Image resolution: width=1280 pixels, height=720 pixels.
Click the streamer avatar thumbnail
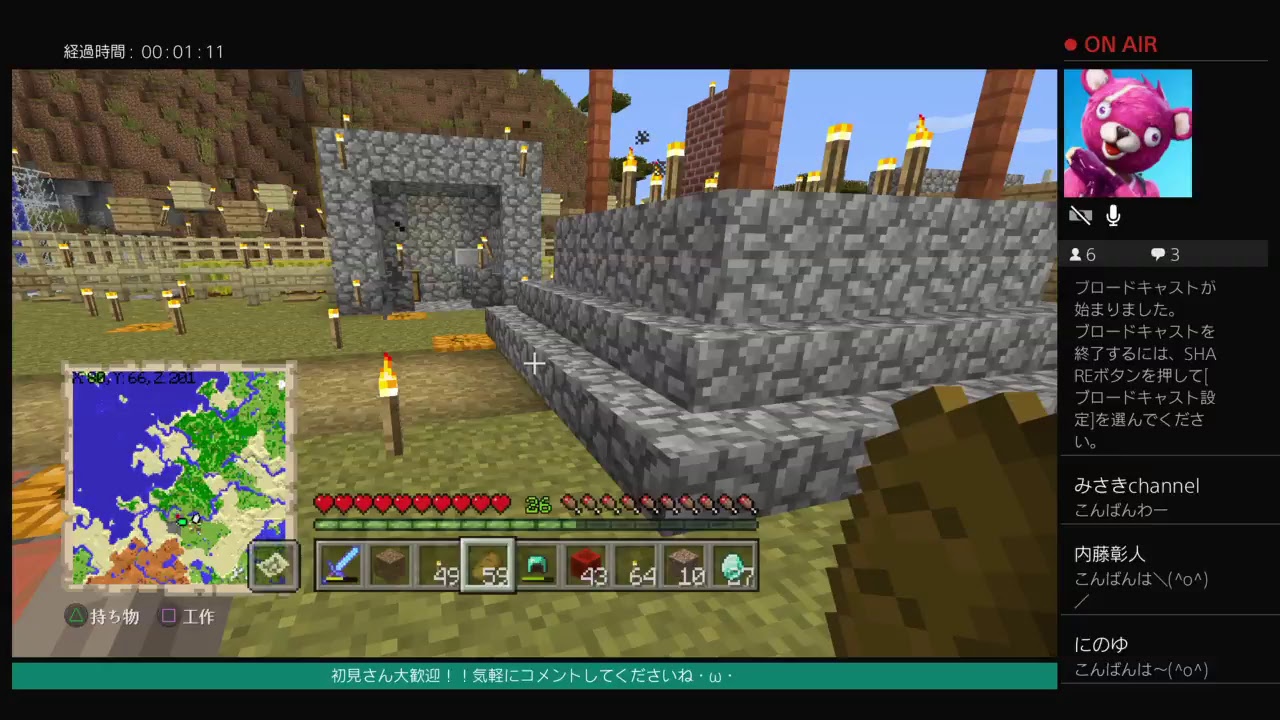coord(1128,133)
